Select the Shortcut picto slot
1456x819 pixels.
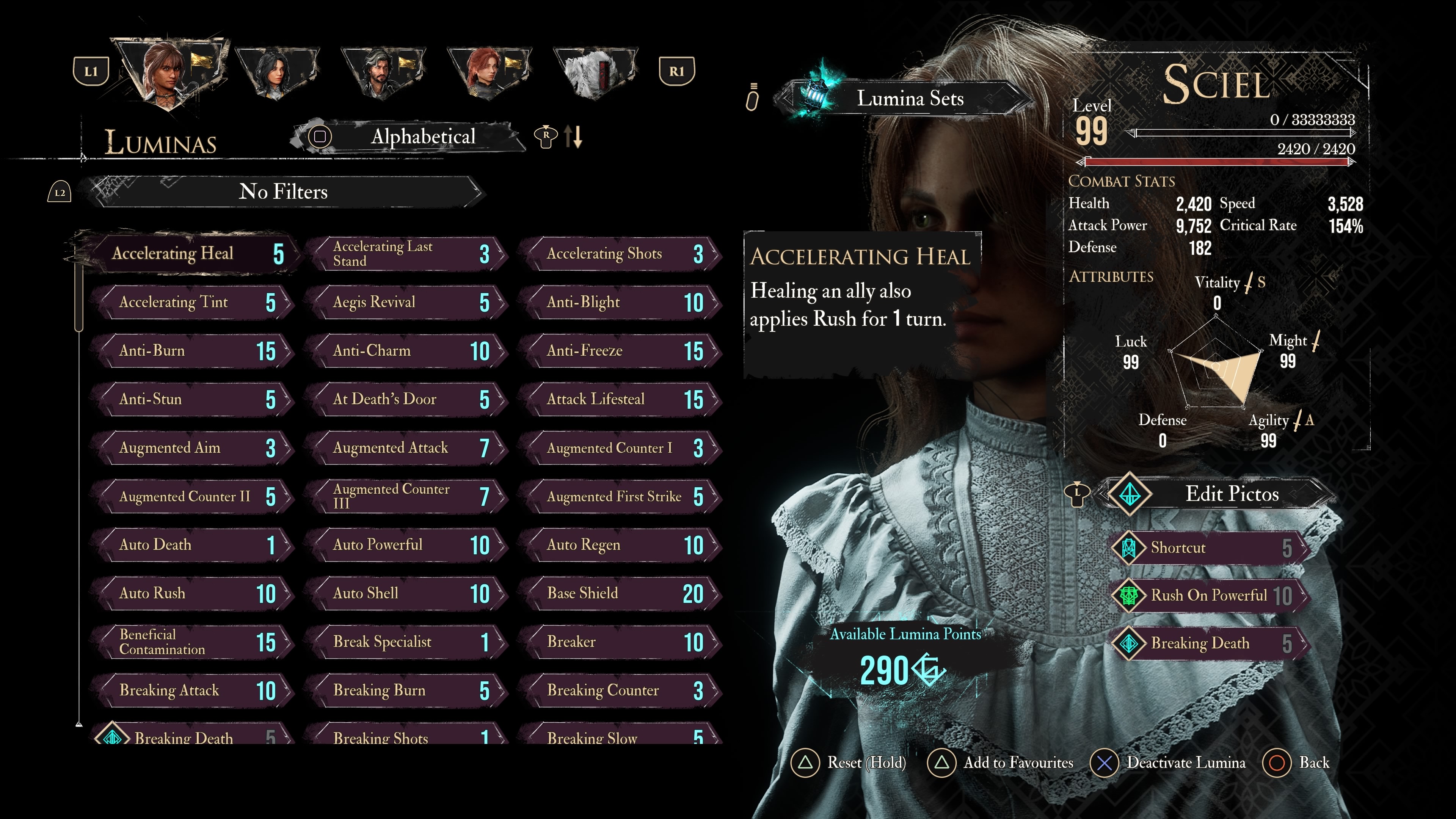1210,548
